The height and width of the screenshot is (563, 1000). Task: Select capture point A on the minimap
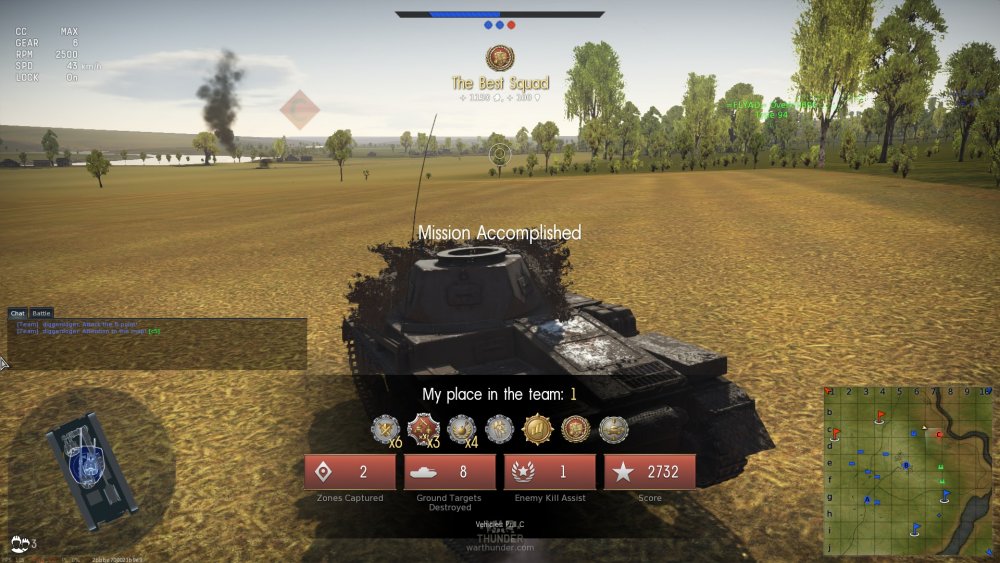pyautogui.click(x=867, y=500)
